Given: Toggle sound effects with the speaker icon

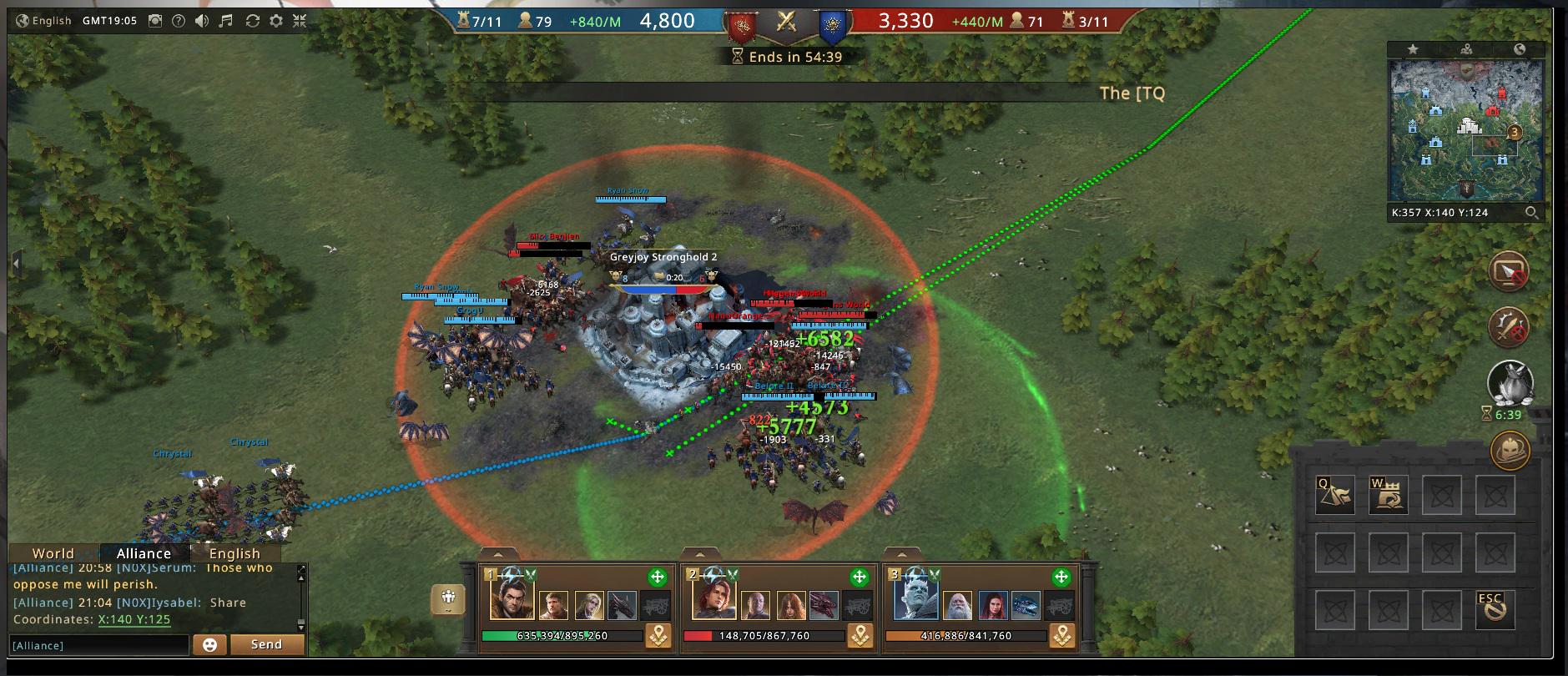Looking at the screenshot, I should coord(202,21).
